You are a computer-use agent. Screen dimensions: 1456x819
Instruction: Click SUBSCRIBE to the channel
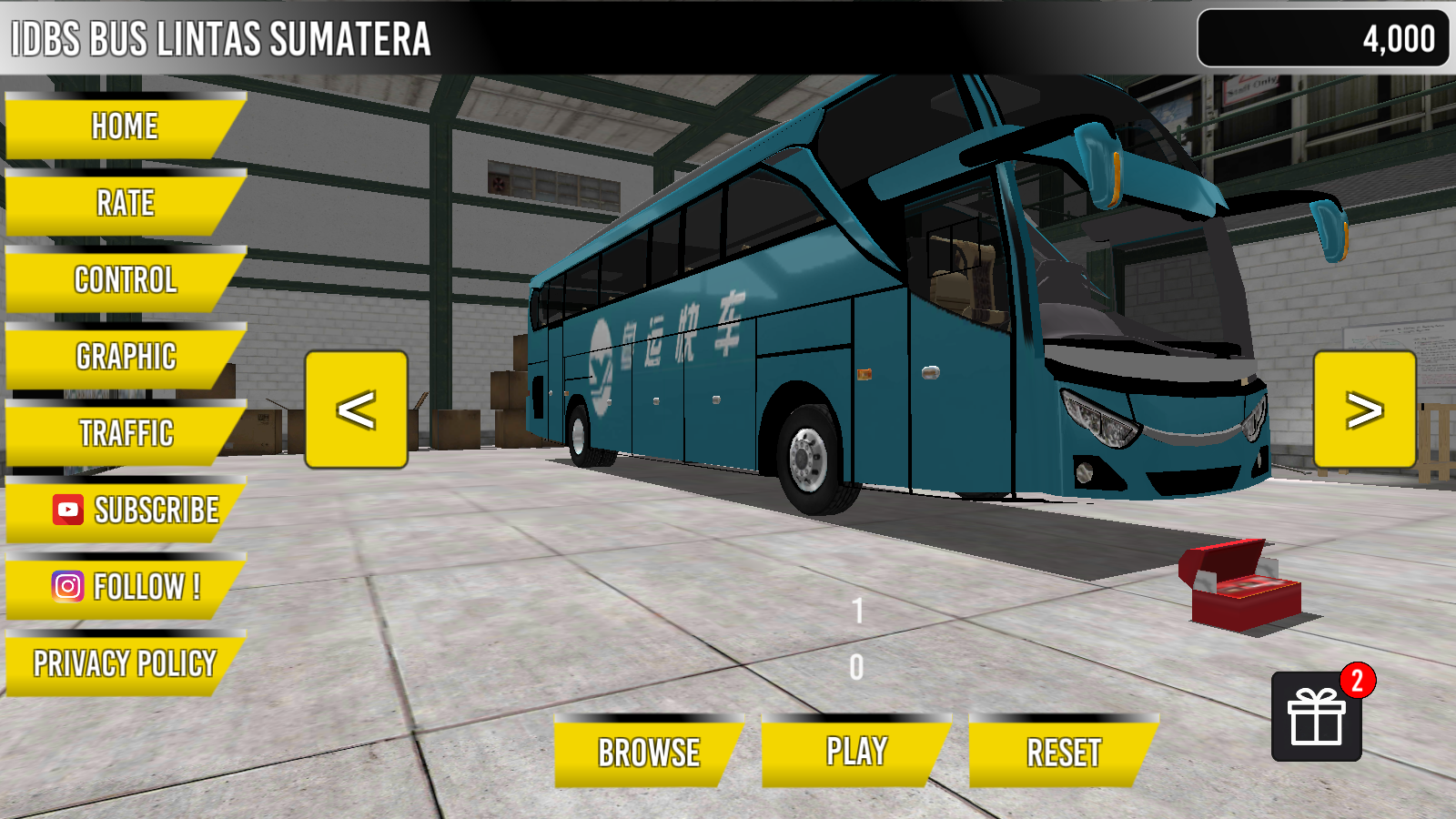click(x=155, y=511)
